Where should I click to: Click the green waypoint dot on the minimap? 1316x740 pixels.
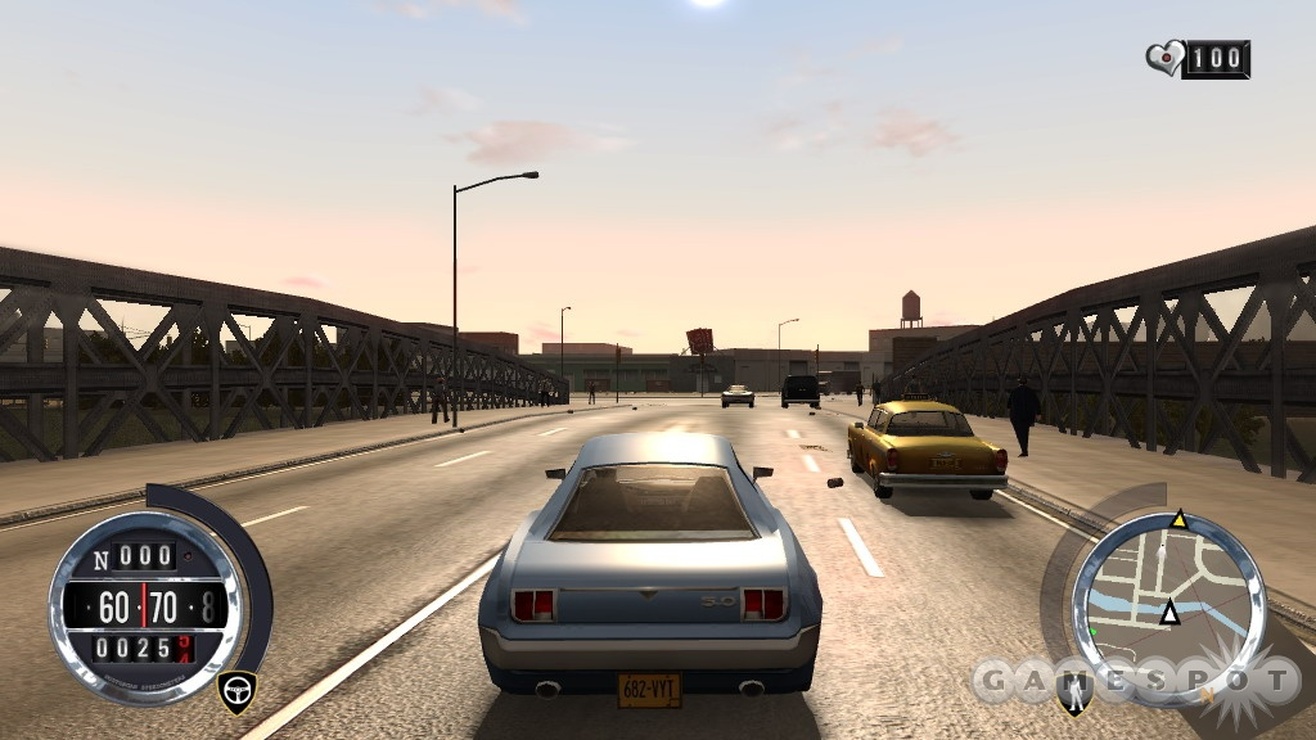(1092, 630)
